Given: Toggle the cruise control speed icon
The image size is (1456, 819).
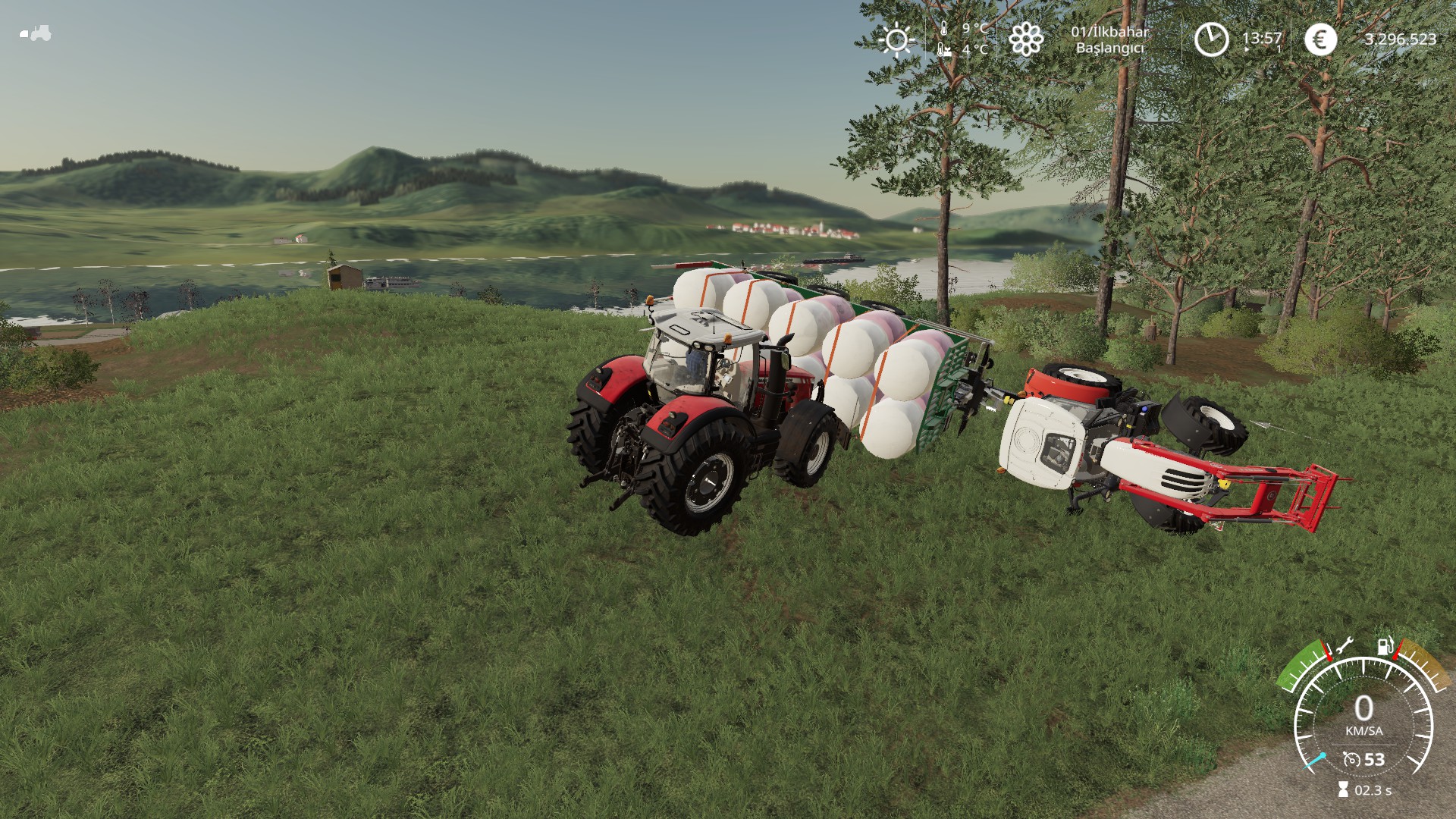Looking at the screenshot, I should tap(1351, 759).
